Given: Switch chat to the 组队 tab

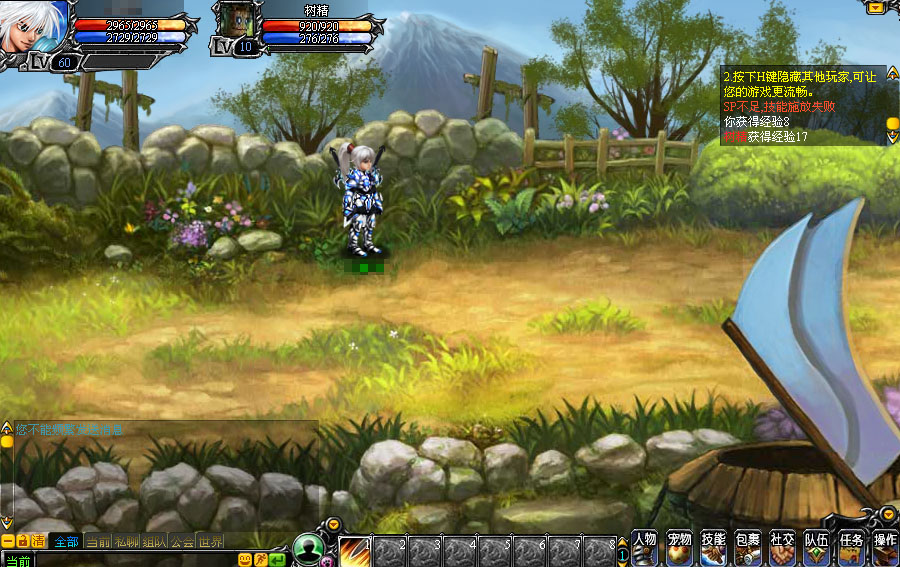Looking at the screenshot, I should [154, 541].
